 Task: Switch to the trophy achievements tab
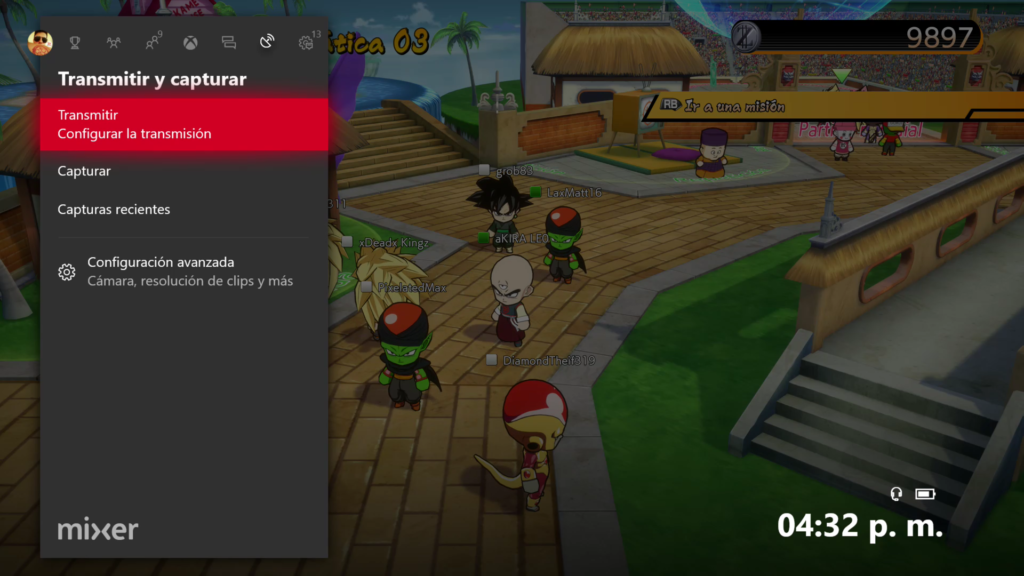pyautogui.click(x=75, y=43)
